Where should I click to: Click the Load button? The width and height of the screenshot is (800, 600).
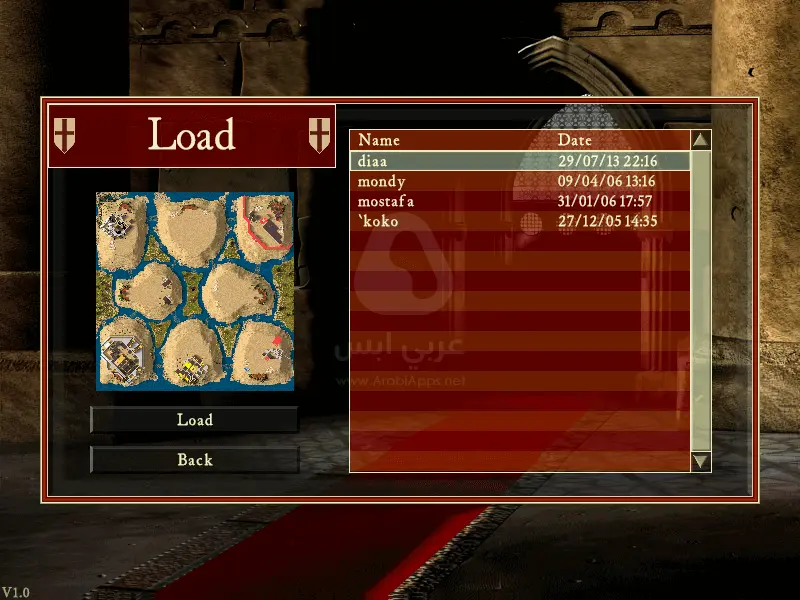click(195, 420)
